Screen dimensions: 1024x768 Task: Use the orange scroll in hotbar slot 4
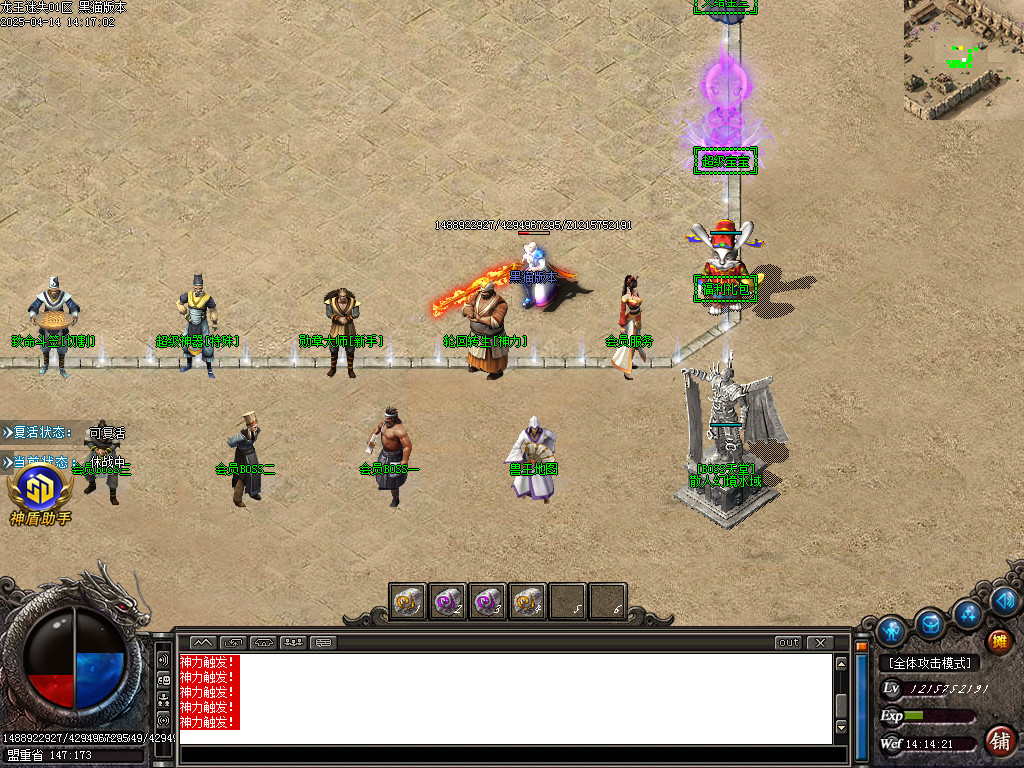point(527,602)
